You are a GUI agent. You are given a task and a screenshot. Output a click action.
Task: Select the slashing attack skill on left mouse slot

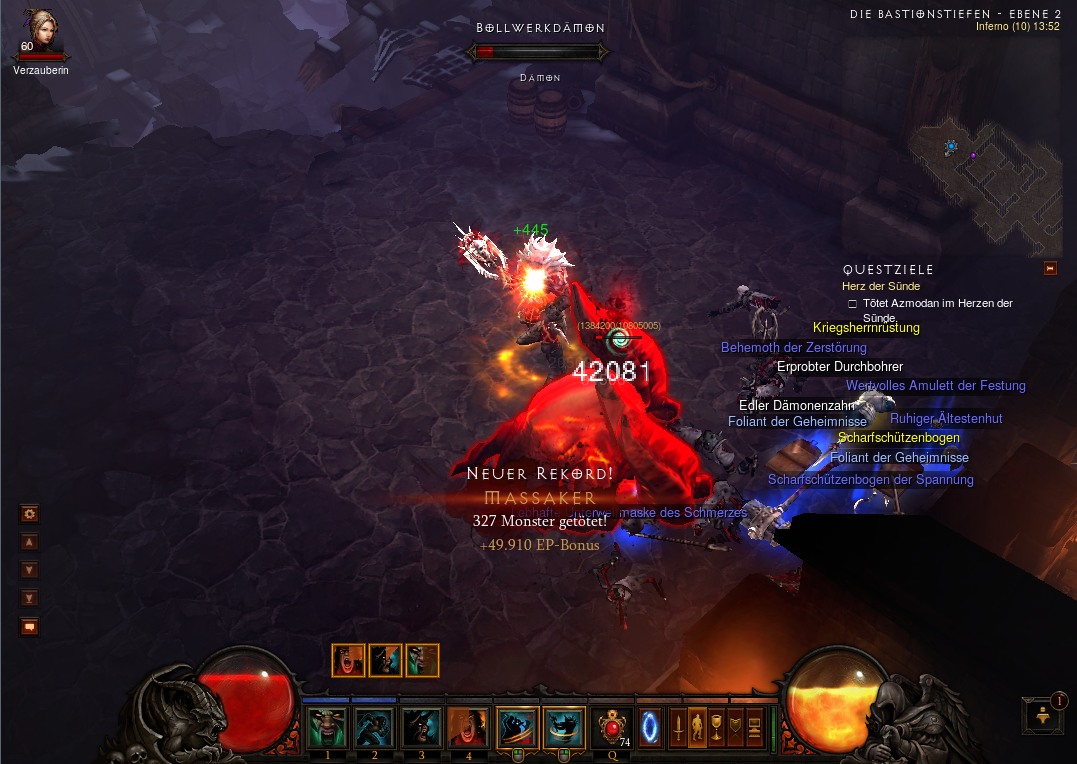pyautogui.click(x=517, y=727)
